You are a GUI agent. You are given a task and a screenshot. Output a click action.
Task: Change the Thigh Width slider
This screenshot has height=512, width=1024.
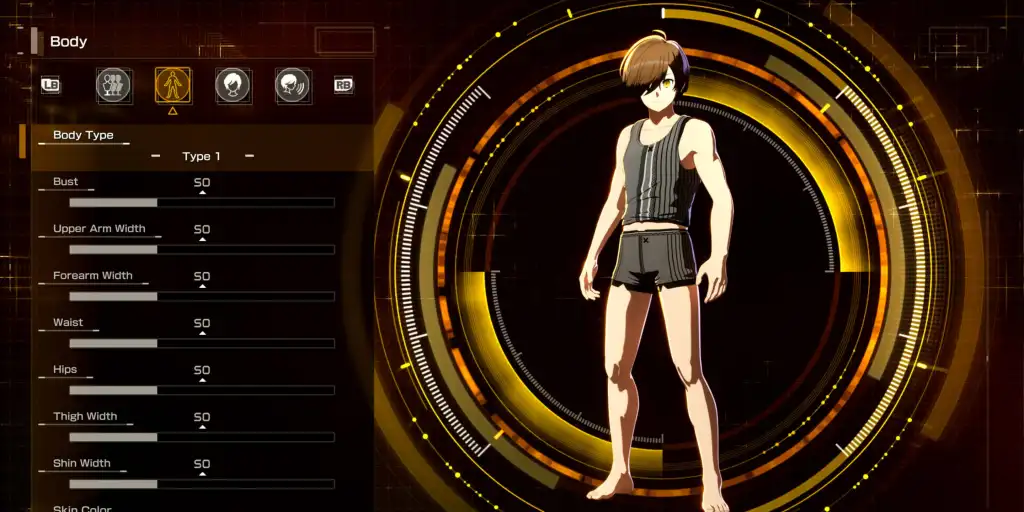coord(201,437)
